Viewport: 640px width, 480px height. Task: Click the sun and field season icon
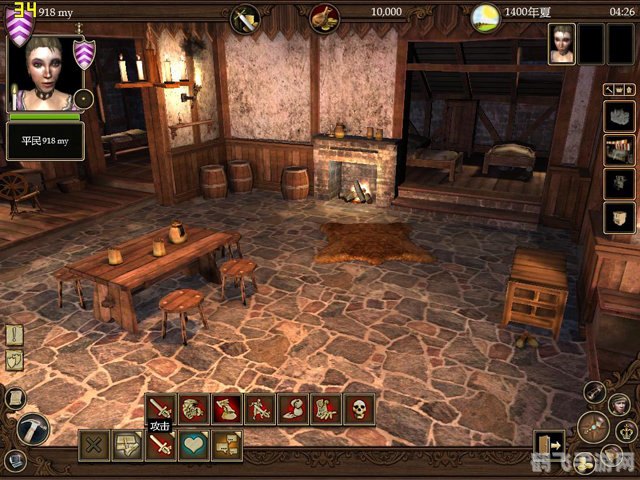485,14
